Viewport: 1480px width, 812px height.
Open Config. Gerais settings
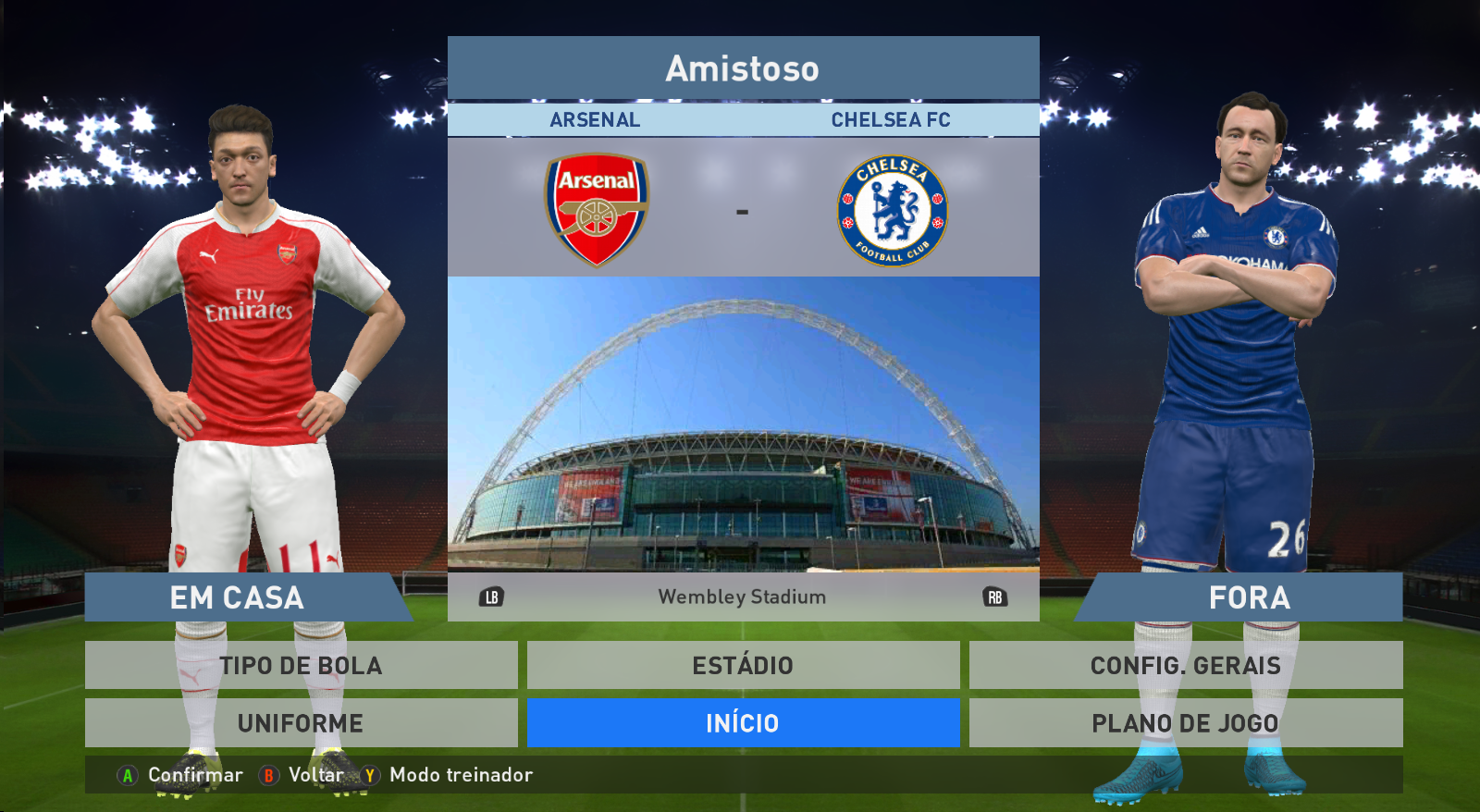pyautogui.click(x=1185, y=665)
